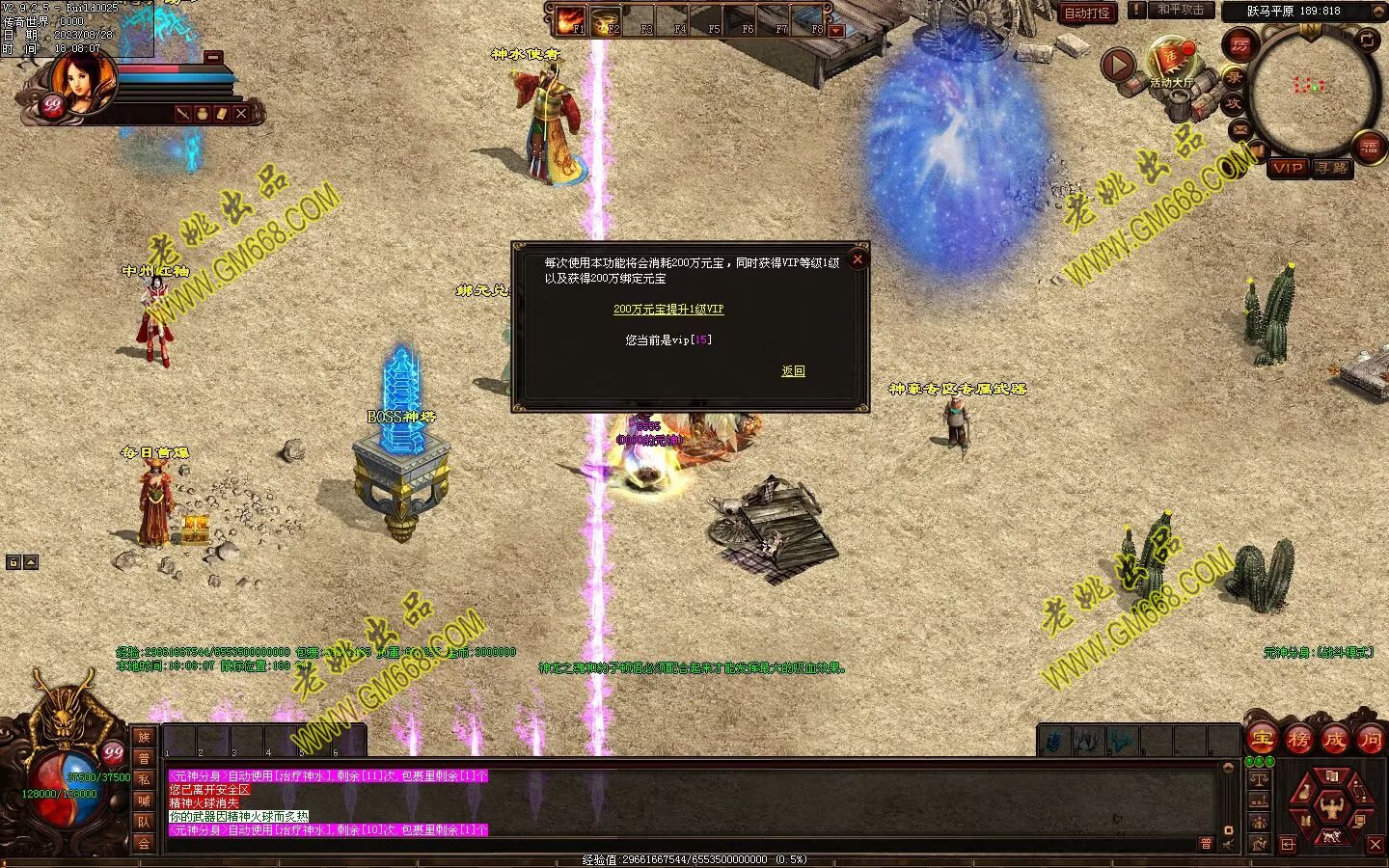Open the 成 achievements button

[1334, 740]
